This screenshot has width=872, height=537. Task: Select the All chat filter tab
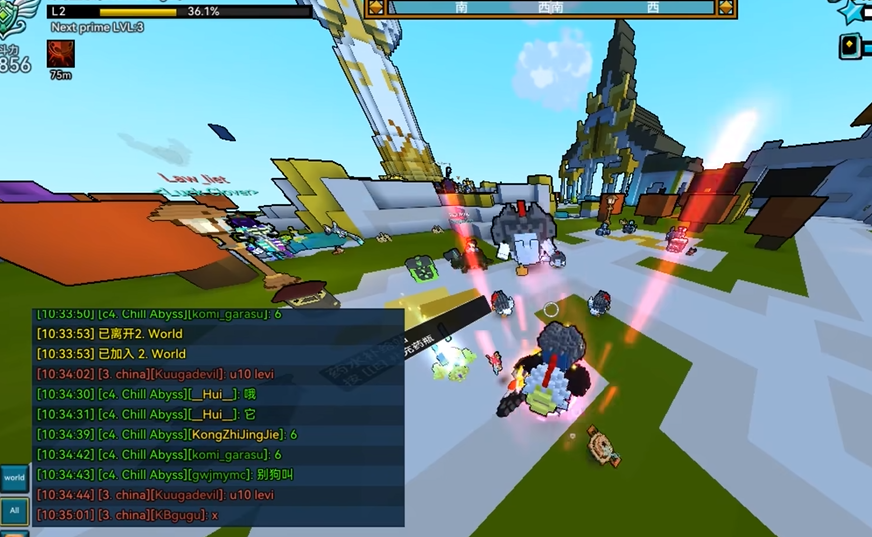[x=14, y=510]
